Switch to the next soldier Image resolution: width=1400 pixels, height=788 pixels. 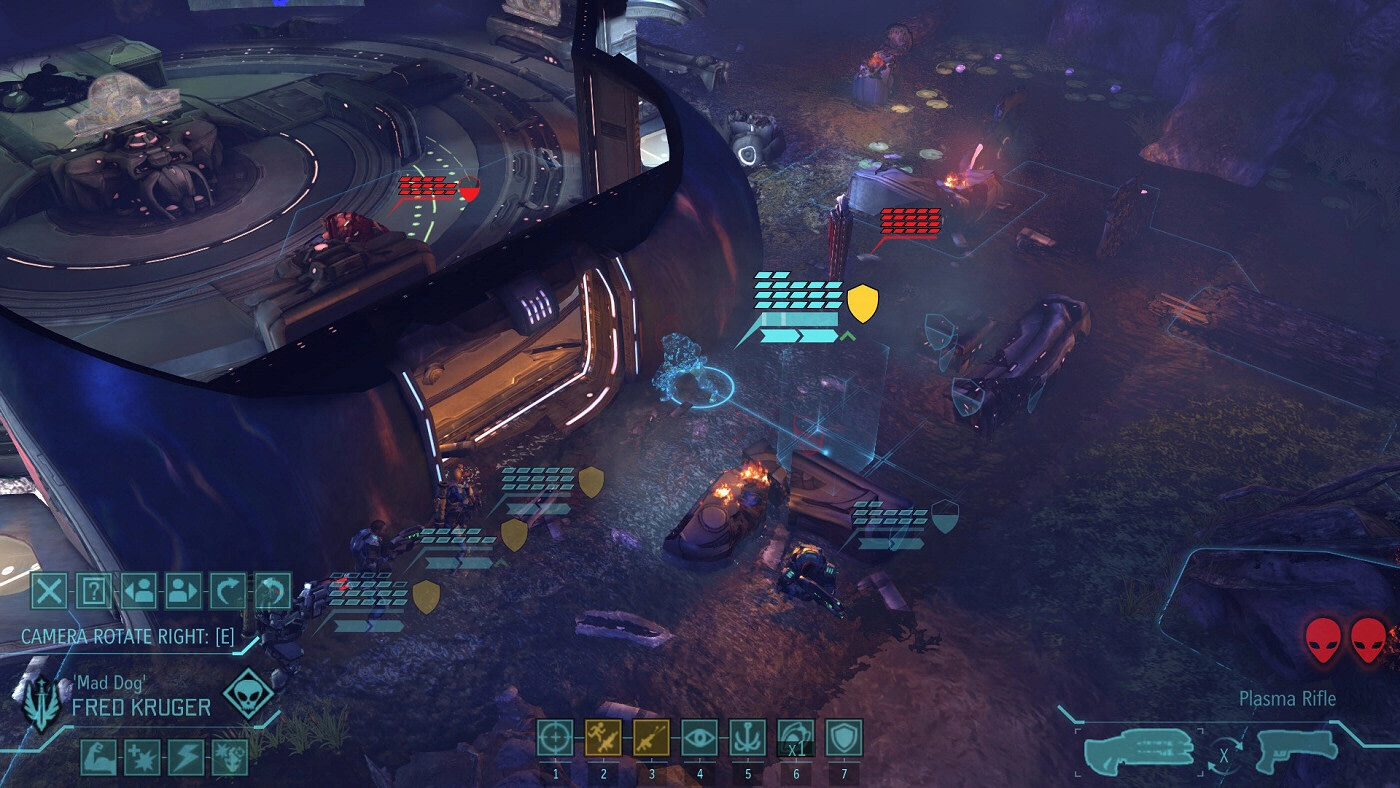184,591
